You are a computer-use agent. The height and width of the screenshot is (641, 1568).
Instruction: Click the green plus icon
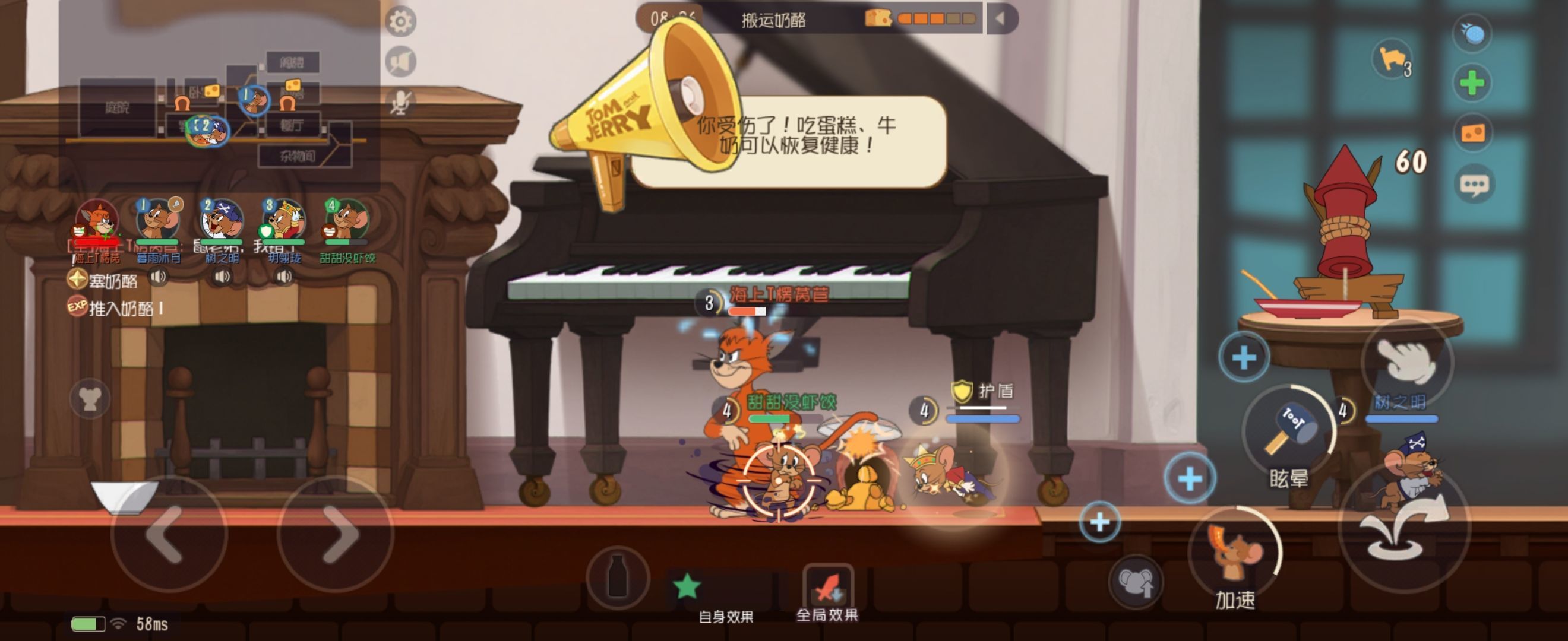pyautogui.click(x=1472, y=82)
